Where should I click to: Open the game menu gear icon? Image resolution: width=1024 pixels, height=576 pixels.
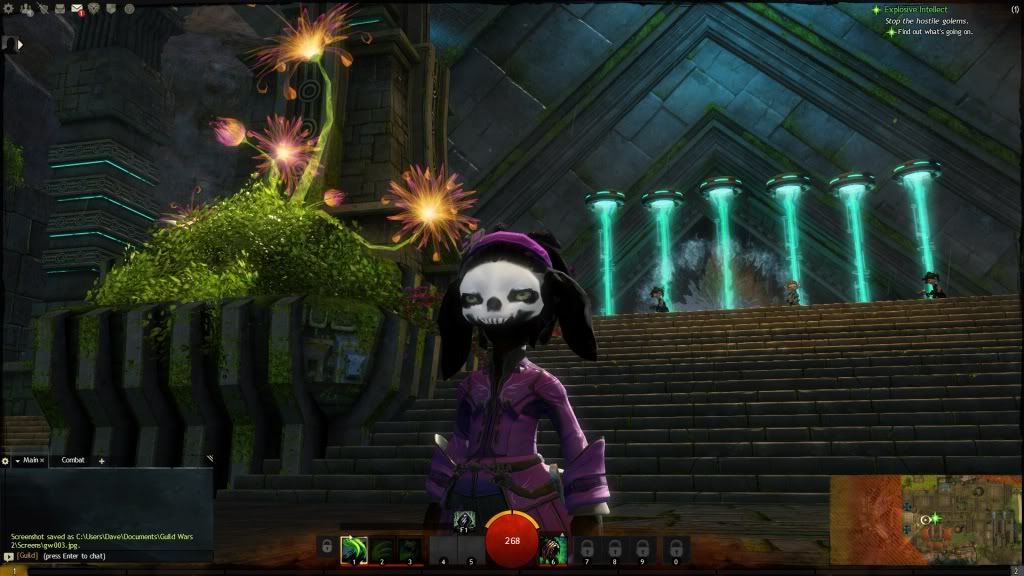point(8,9)
